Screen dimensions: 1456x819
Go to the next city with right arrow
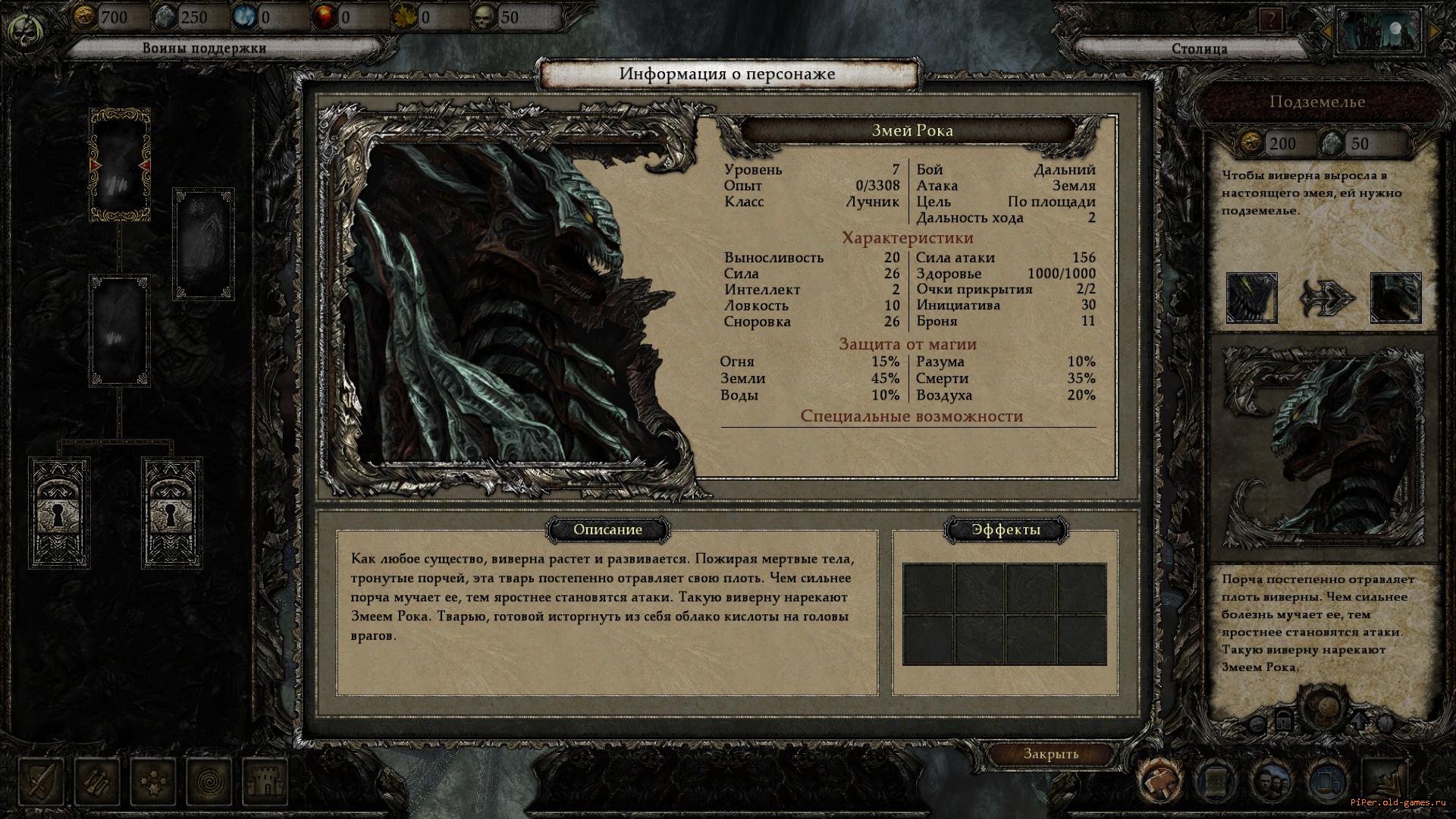(1434, 31)
